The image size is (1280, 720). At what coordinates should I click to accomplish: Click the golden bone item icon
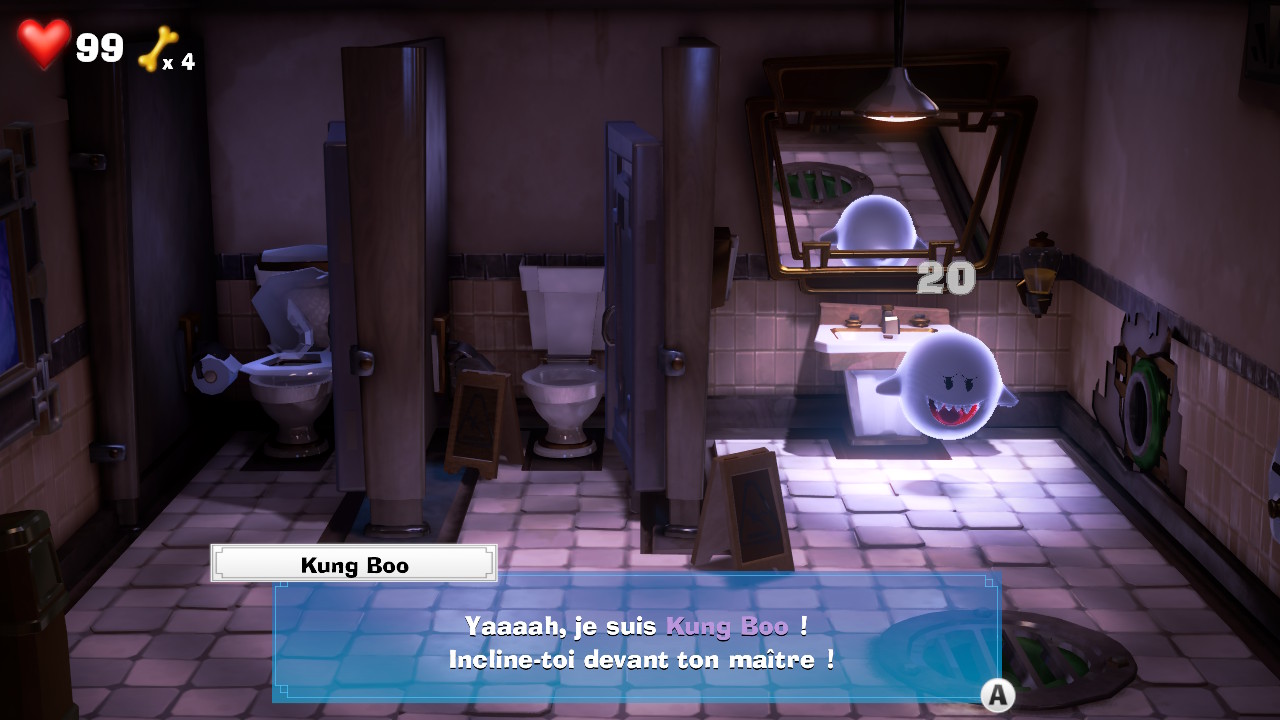point(157,49)
